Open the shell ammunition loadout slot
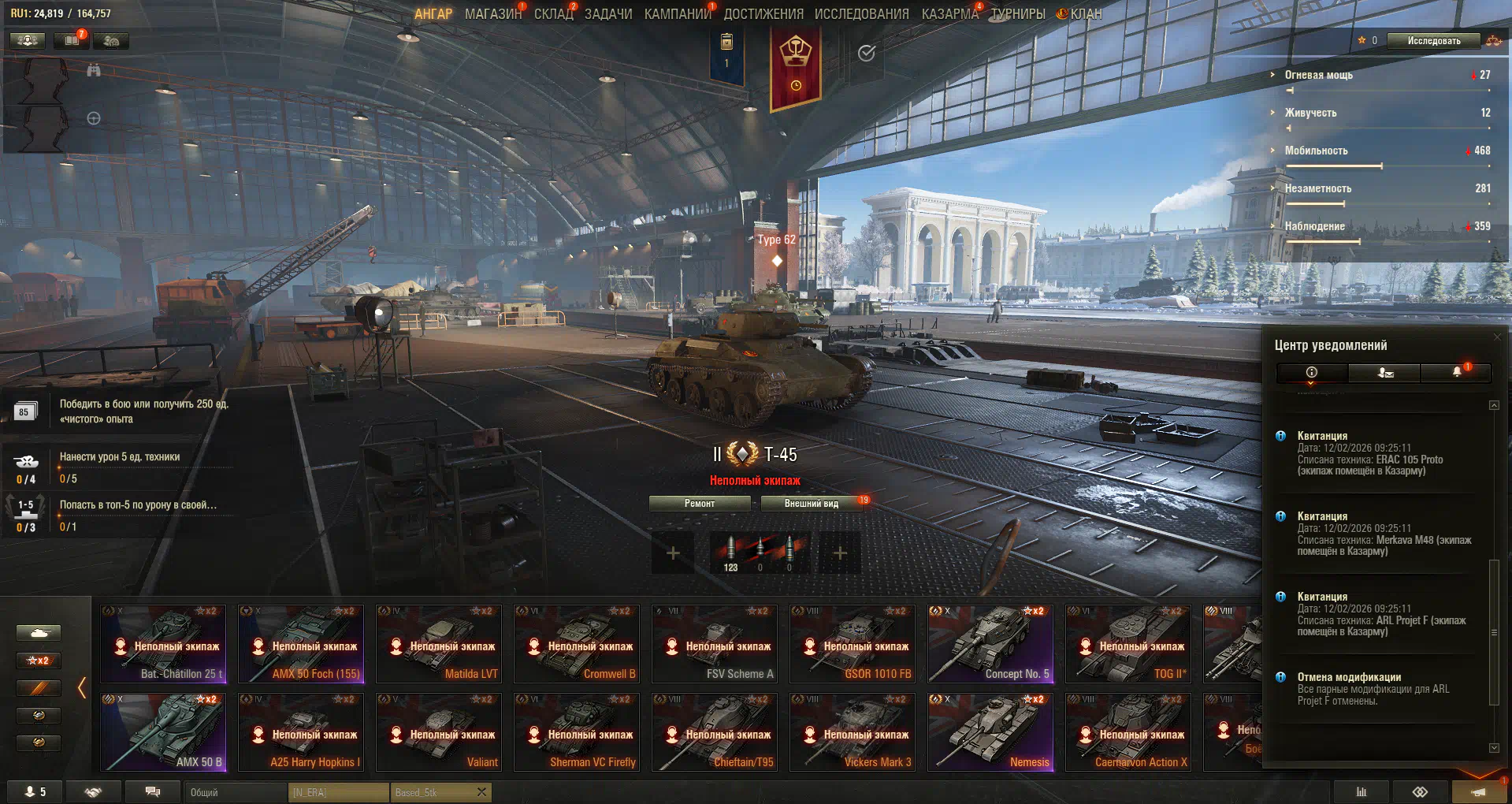 759,553
